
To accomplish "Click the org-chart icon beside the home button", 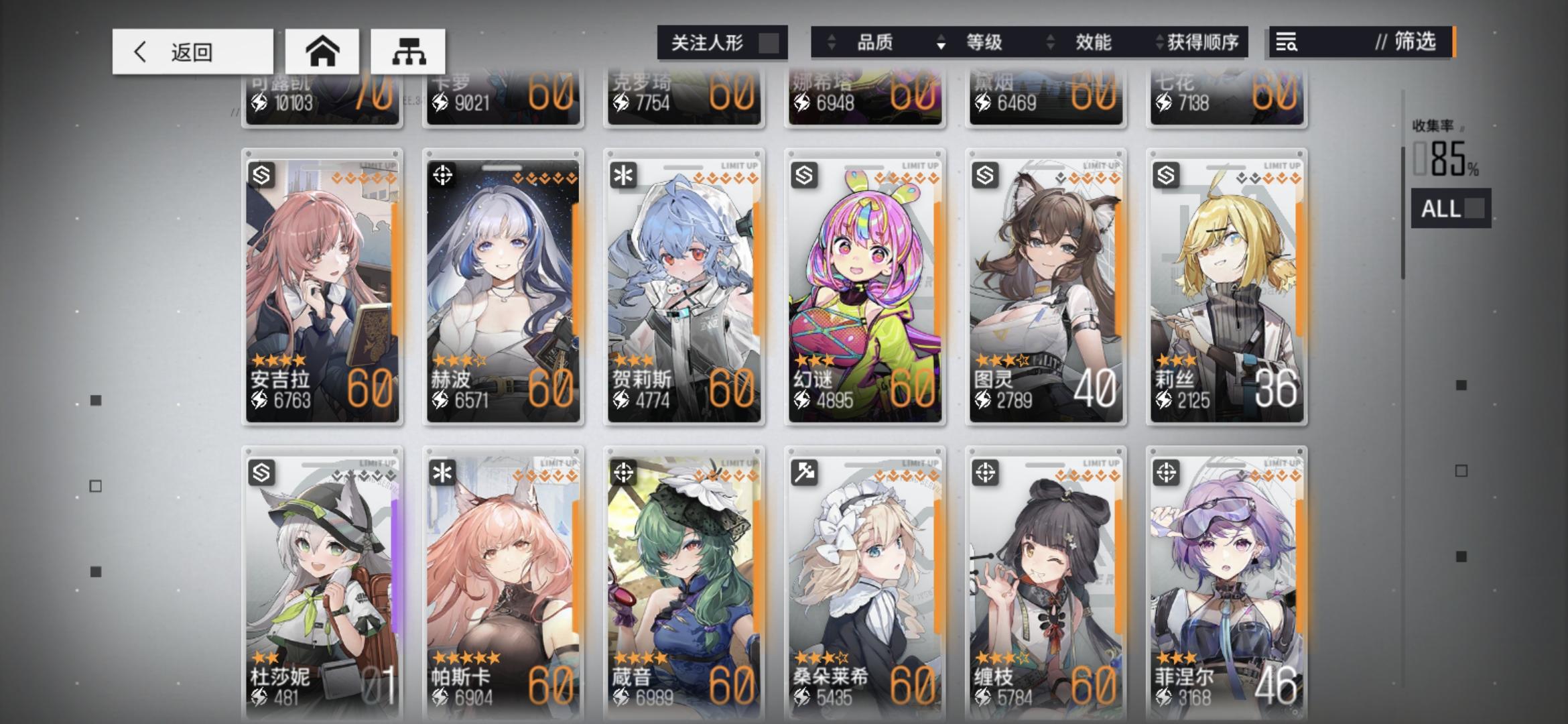I will coord(410,50).
